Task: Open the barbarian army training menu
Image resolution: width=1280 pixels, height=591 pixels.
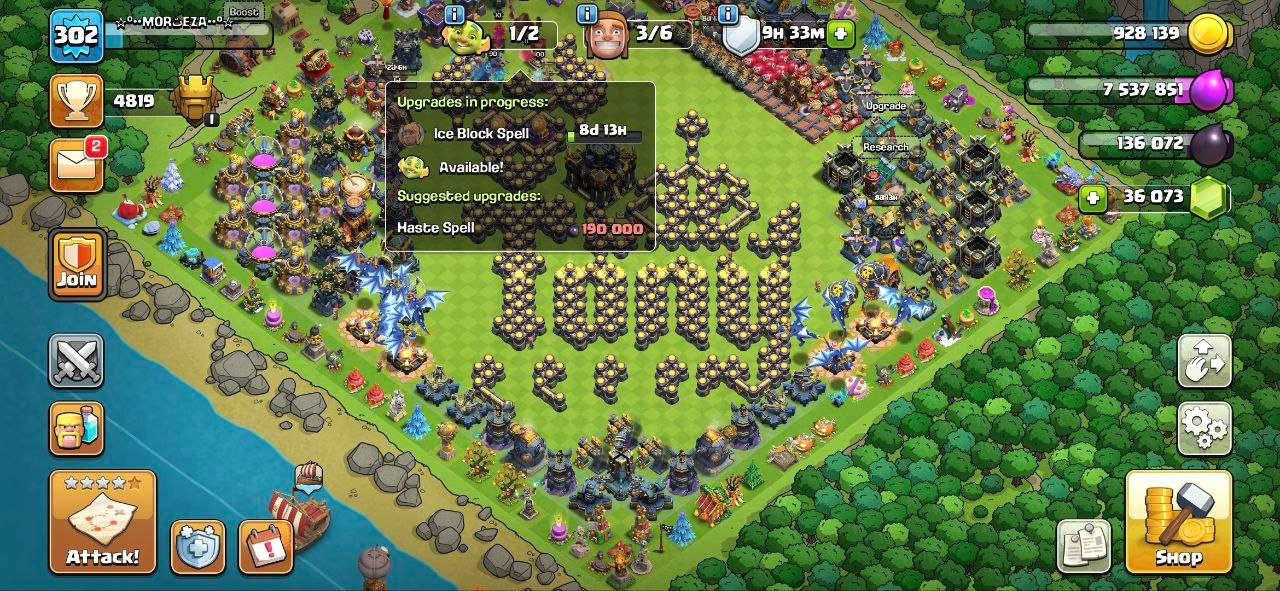Action: point(77,428)
